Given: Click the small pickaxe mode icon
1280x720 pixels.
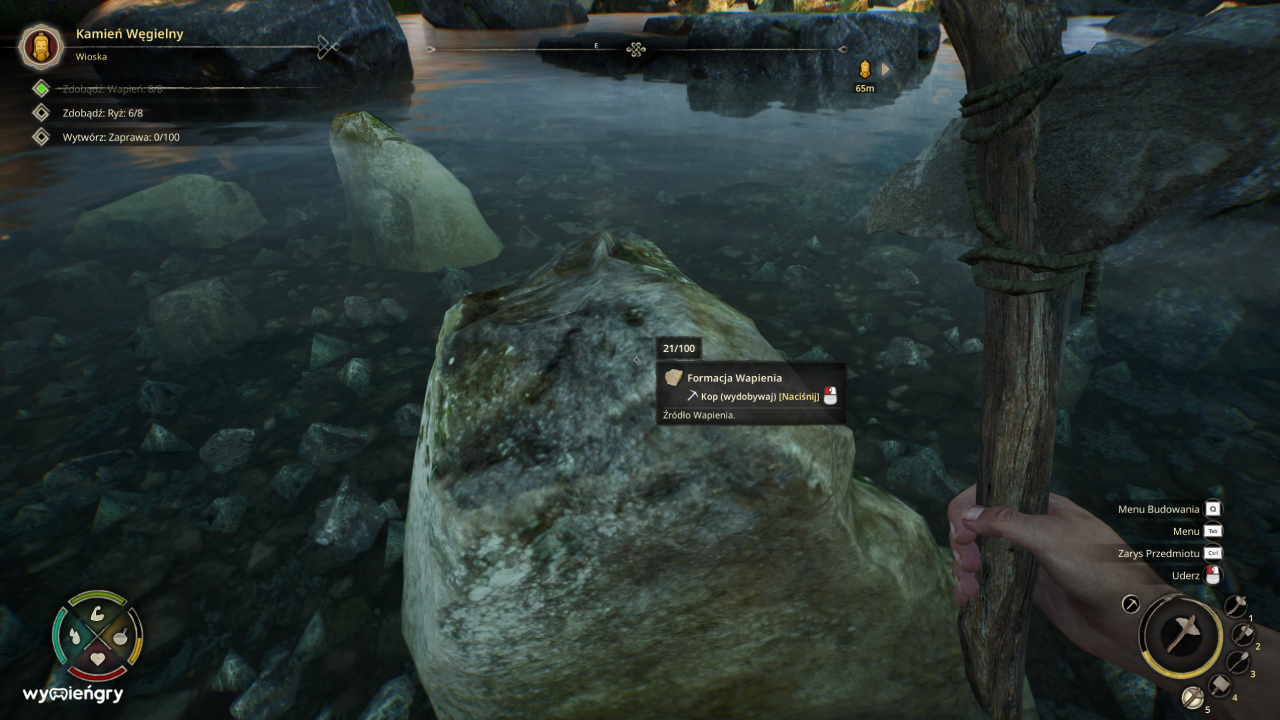Looking at the screenshot, I should click(x=1131, y=604).
